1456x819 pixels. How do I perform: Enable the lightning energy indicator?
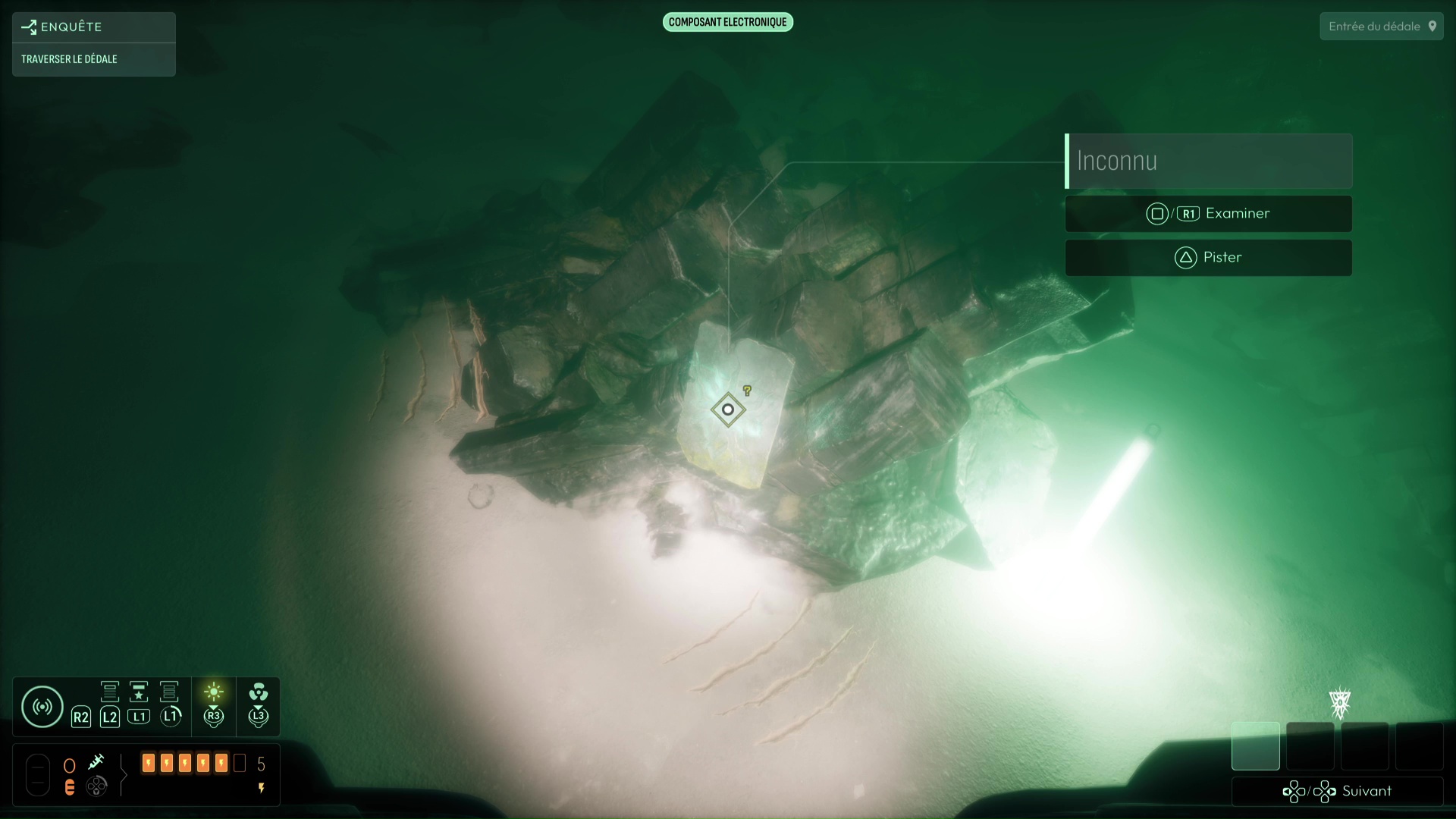click(x=262, y=788)
